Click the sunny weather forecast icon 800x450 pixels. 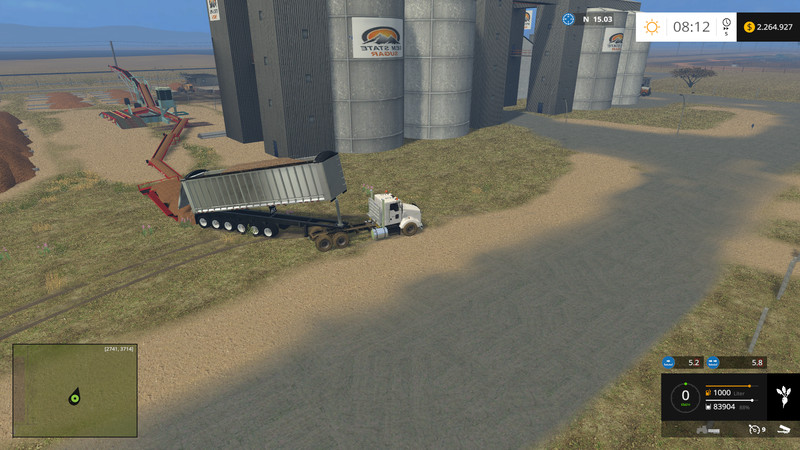pos(652,27)
